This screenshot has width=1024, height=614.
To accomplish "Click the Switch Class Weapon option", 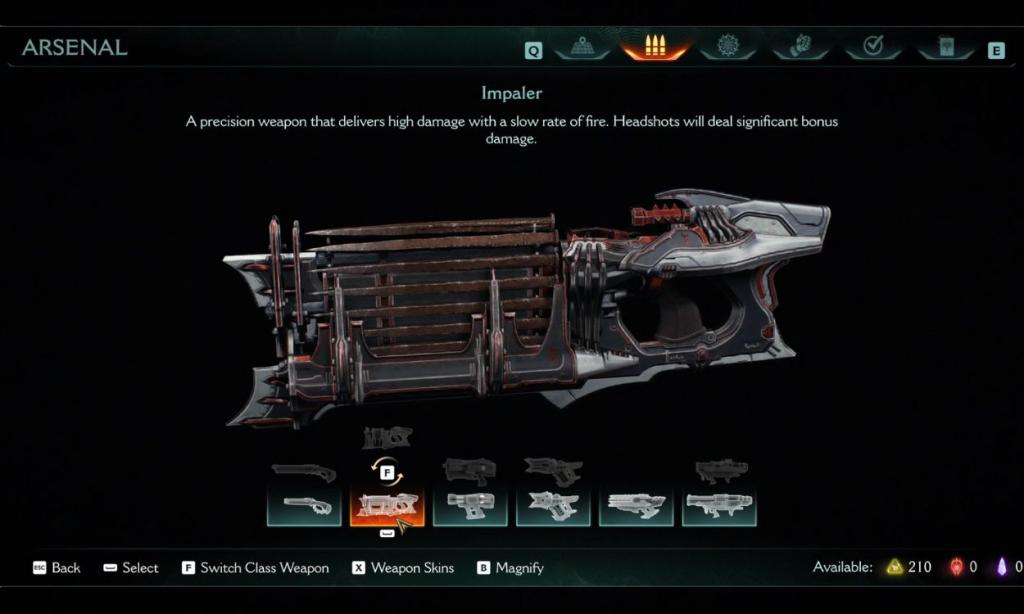I will tap(255, 568).
